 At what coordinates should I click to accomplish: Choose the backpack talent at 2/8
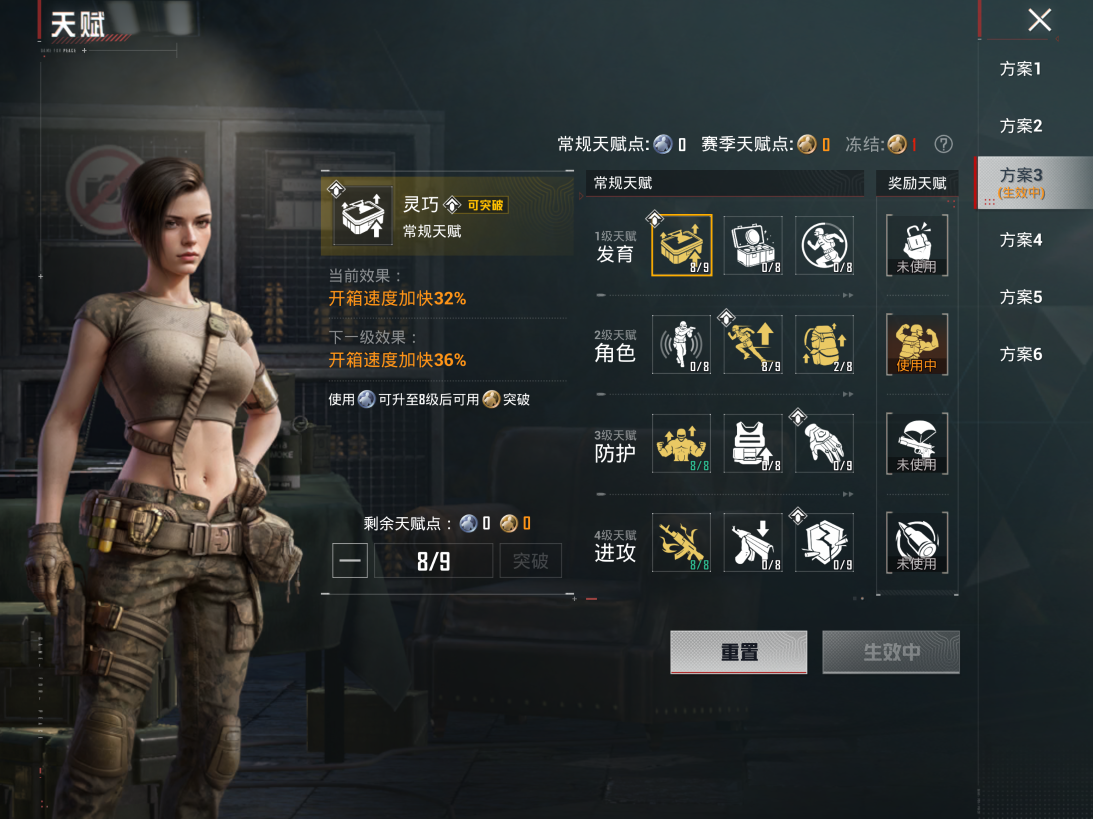click(x=825, y=344)
